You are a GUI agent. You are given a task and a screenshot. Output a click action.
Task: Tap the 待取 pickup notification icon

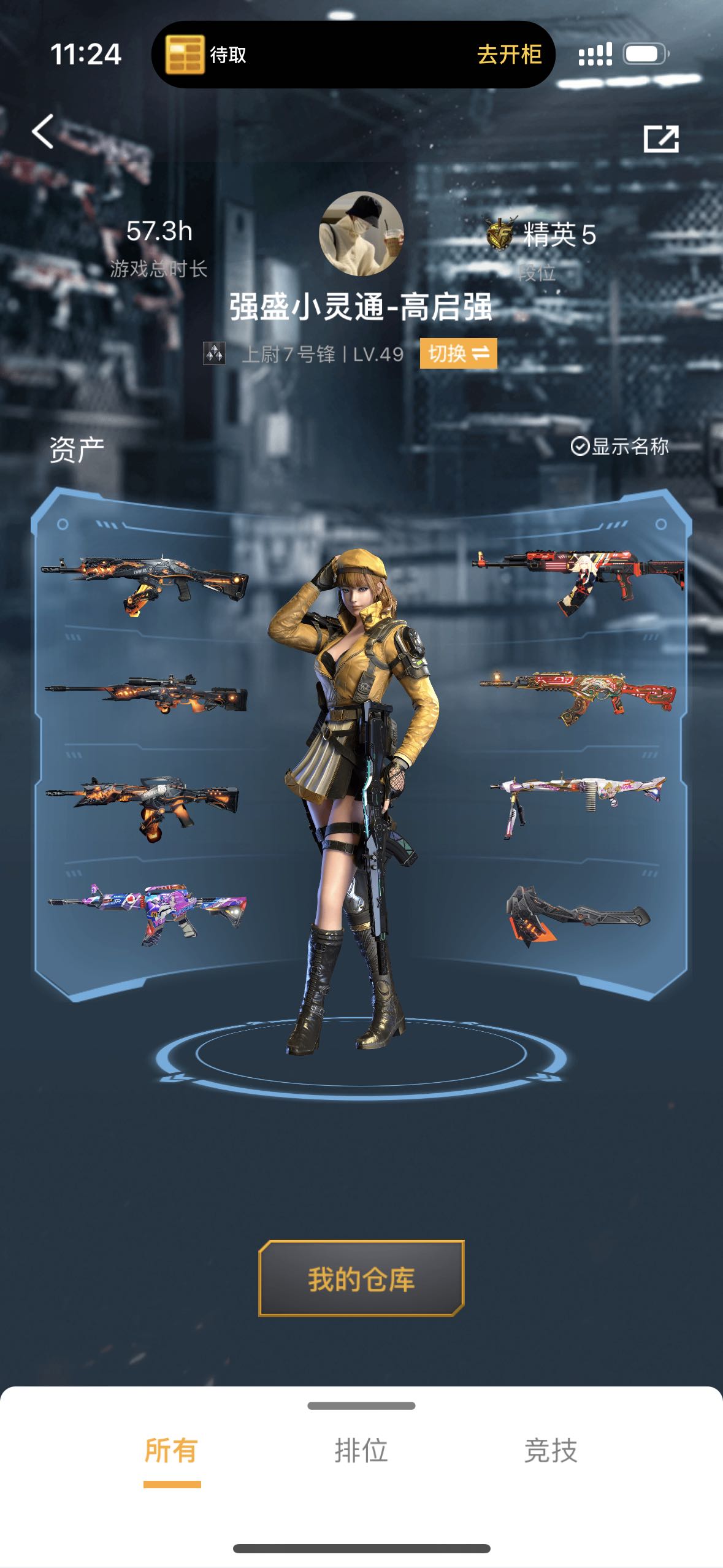point(185,55)
